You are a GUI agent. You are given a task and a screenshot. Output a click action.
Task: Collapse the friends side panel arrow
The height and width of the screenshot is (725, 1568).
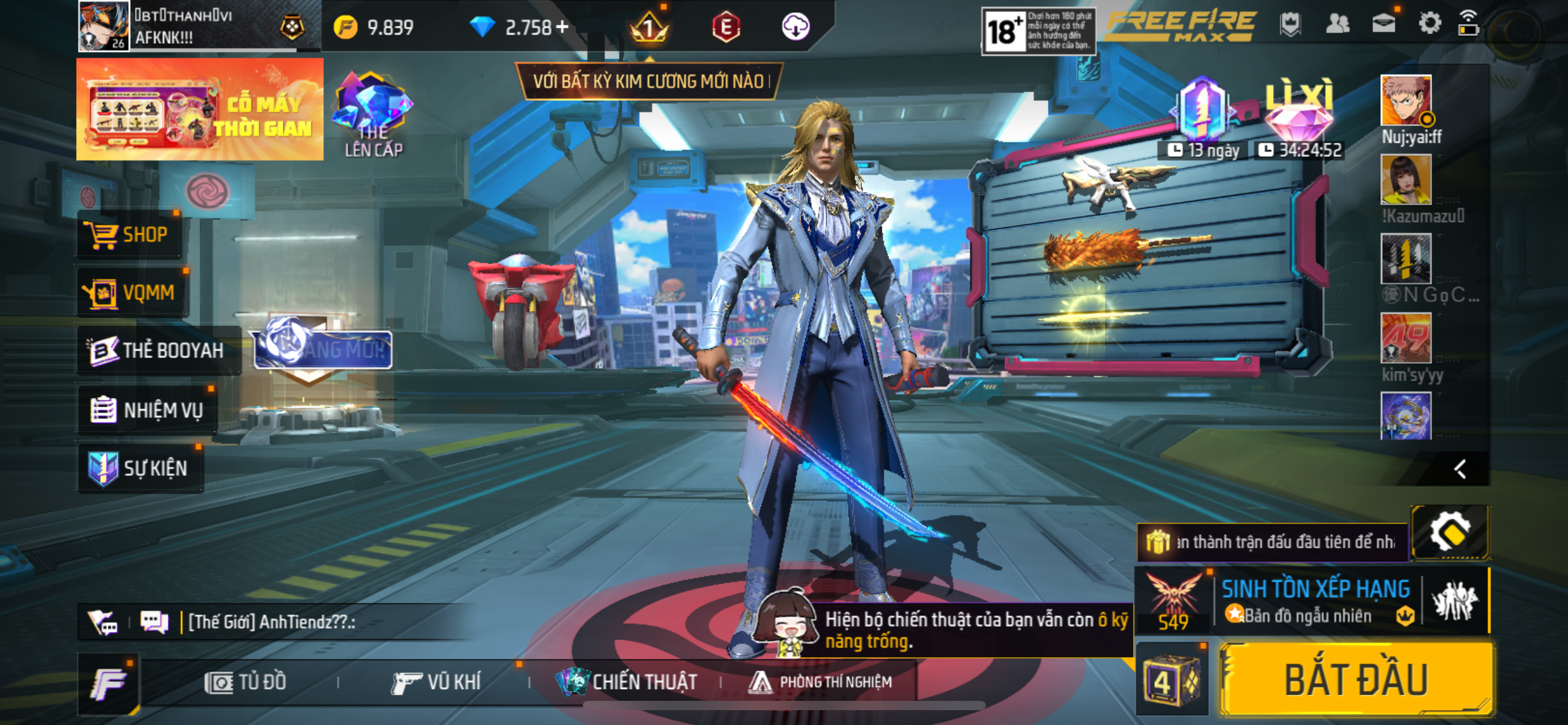click(x=1460, y=469)
